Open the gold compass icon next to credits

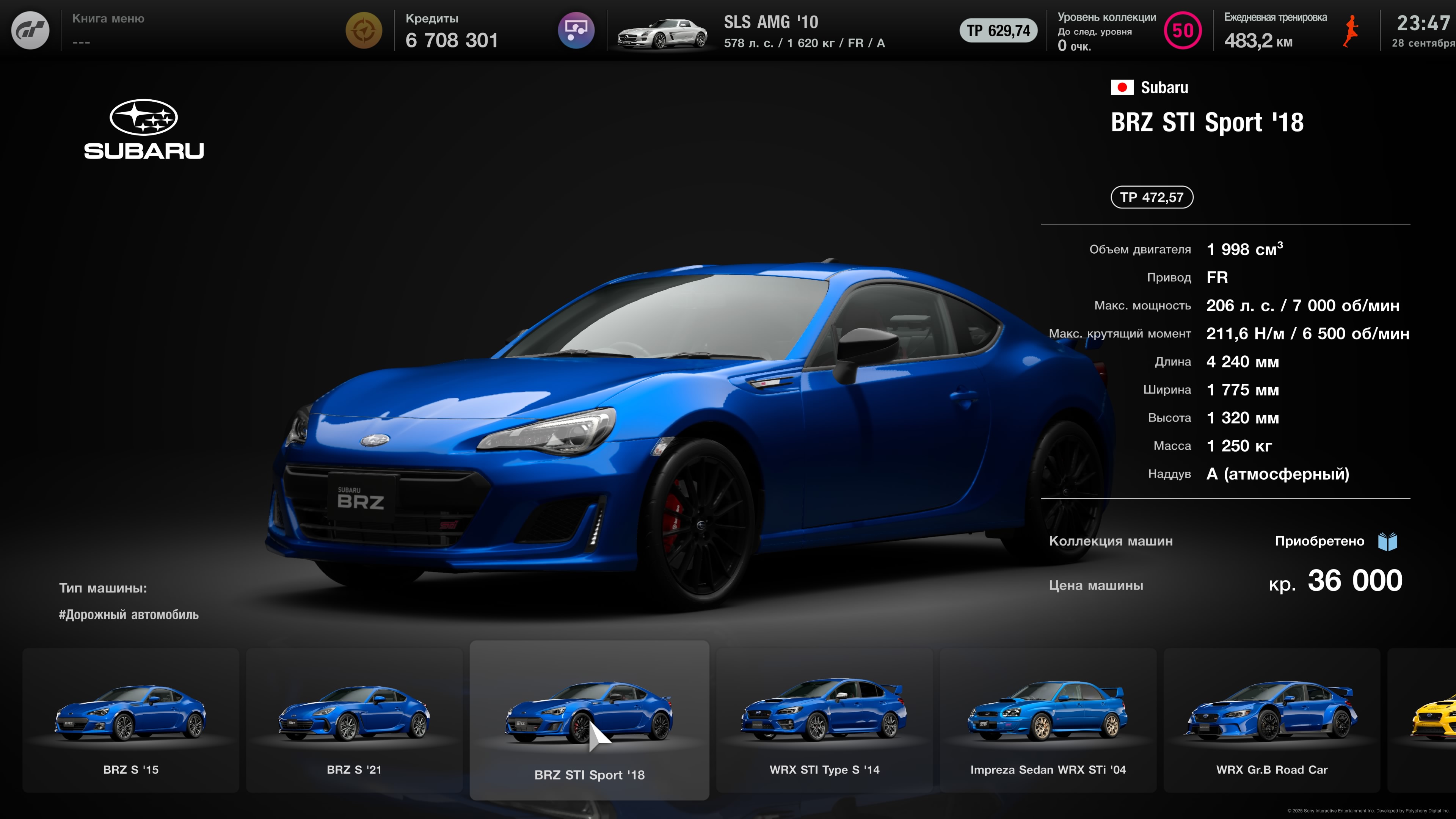(x=364, y=30)
